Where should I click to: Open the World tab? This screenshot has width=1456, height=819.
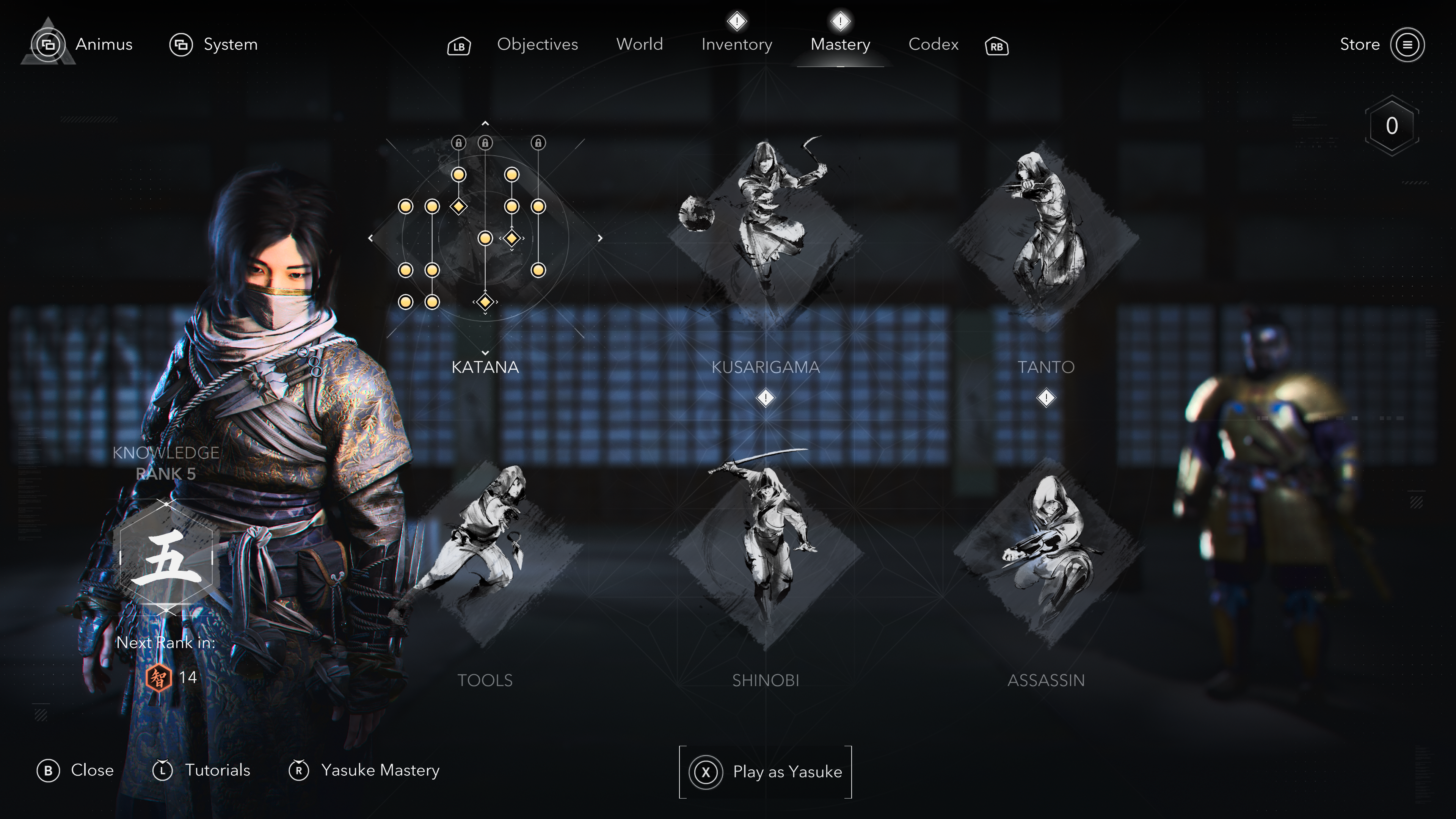point(639,44)
